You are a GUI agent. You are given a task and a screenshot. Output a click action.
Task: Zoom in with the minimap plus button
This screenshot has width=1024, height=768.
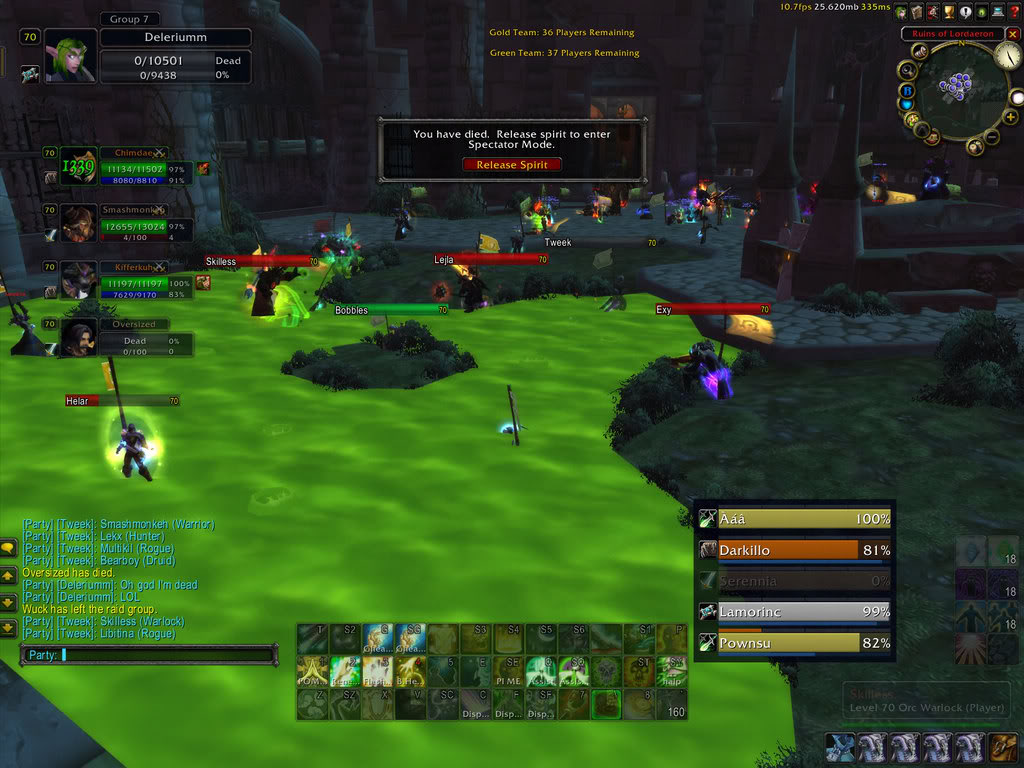tap(1010, 118)
